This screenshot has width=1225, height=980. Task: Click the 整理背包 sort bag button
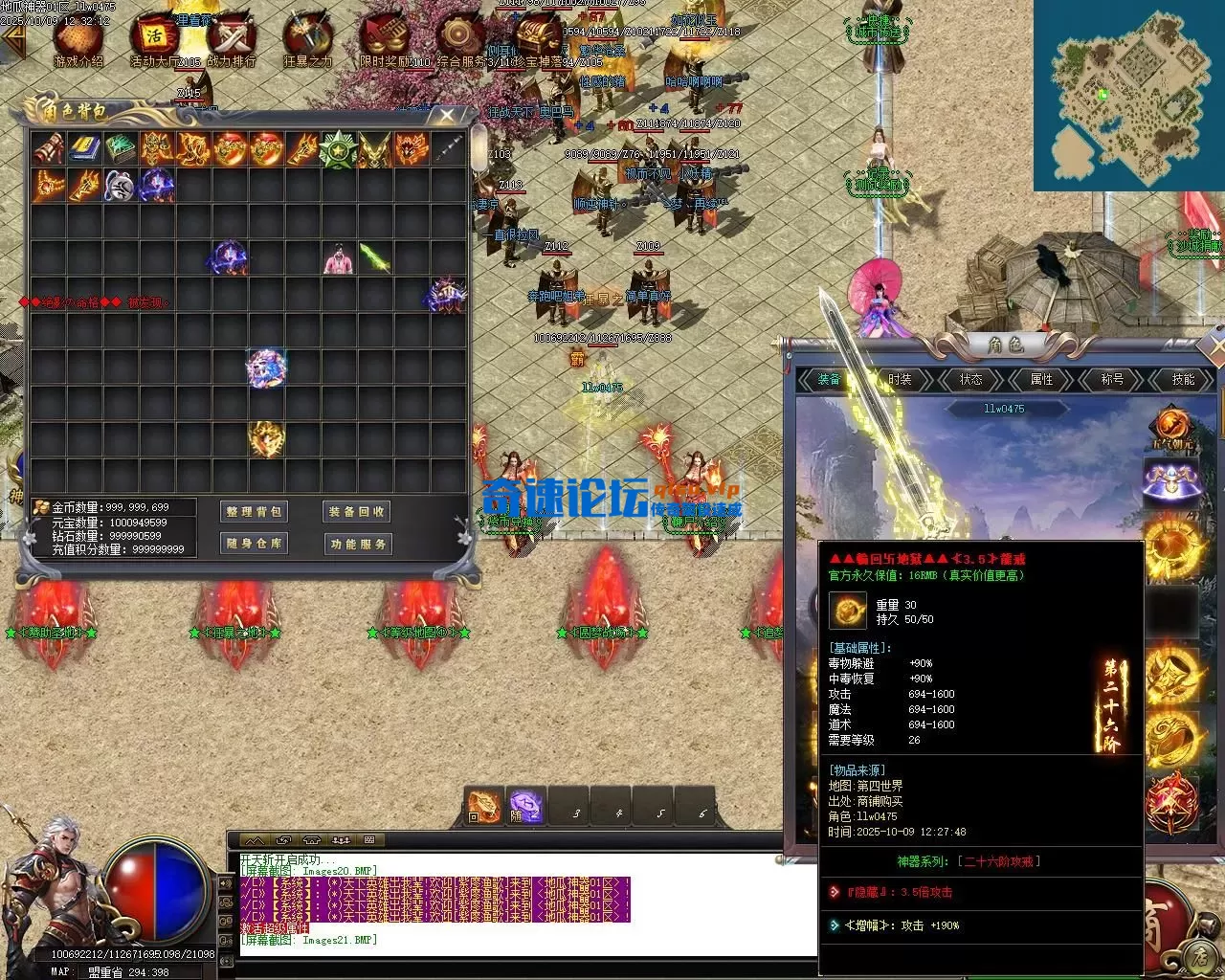click(254, 512)
